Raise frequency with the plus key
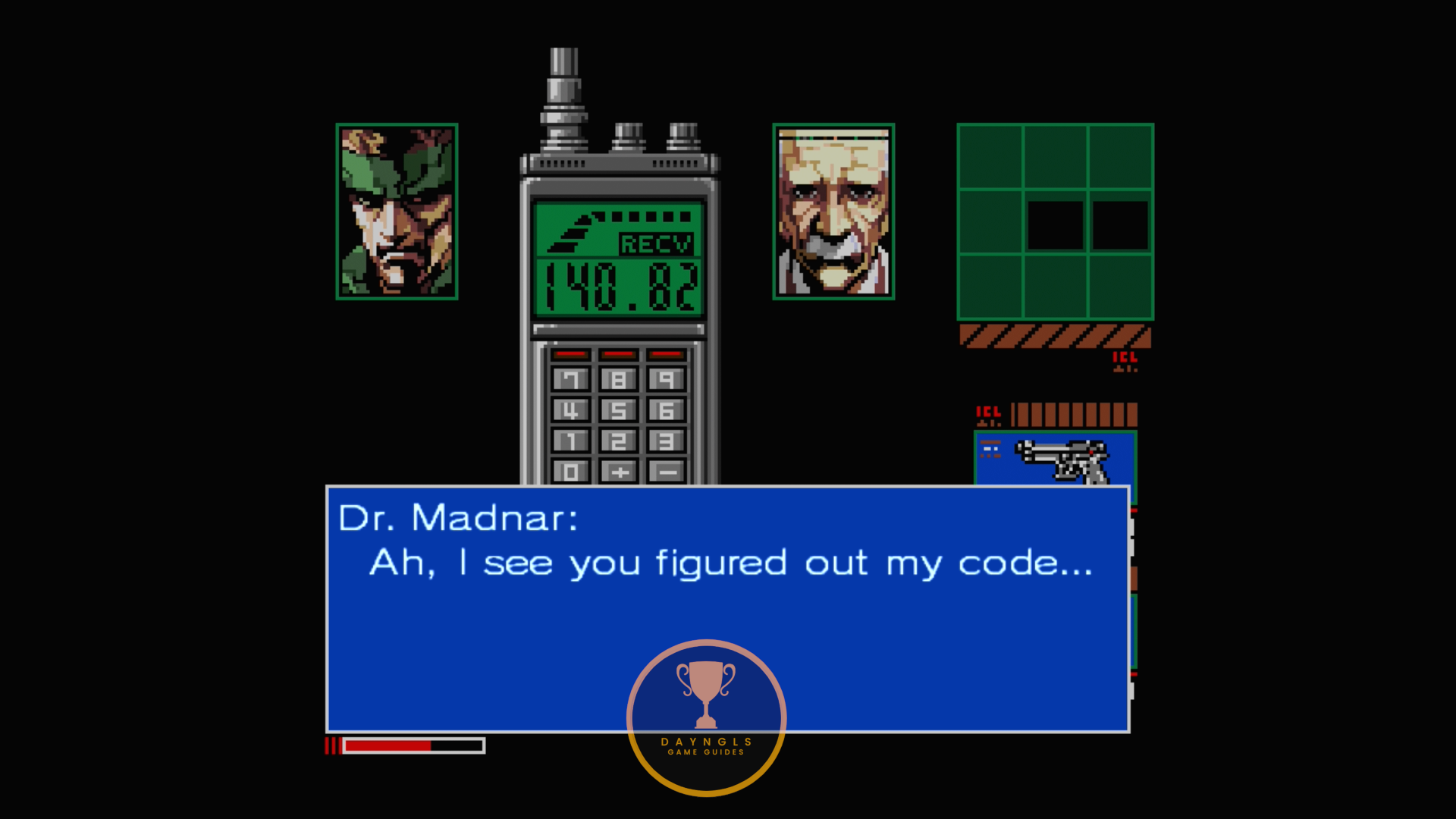1456x819 pixels. [x=619, y=472]
